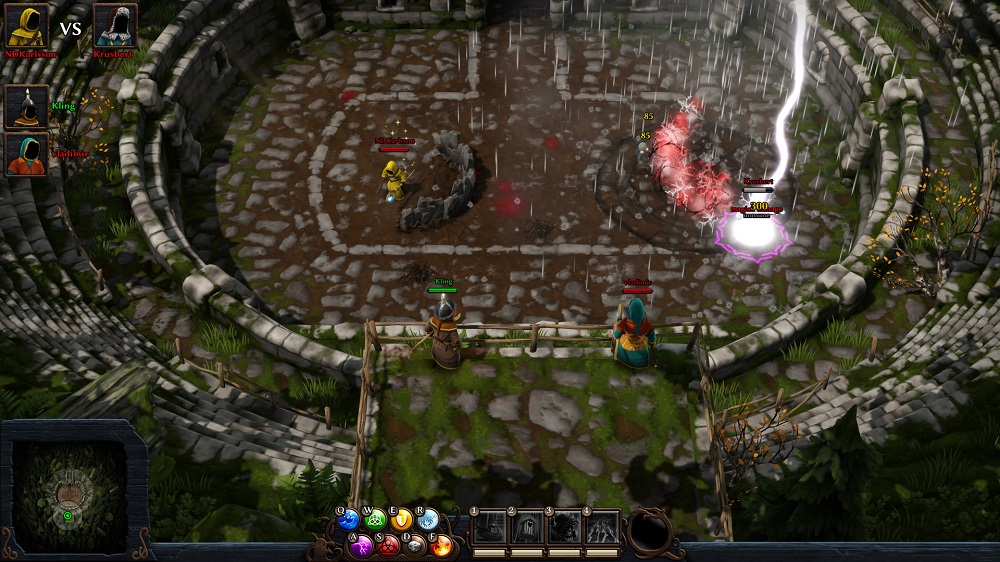Choose the red arcane element orb
Screen dimensions: 1000x562
(x=390, y=546)
